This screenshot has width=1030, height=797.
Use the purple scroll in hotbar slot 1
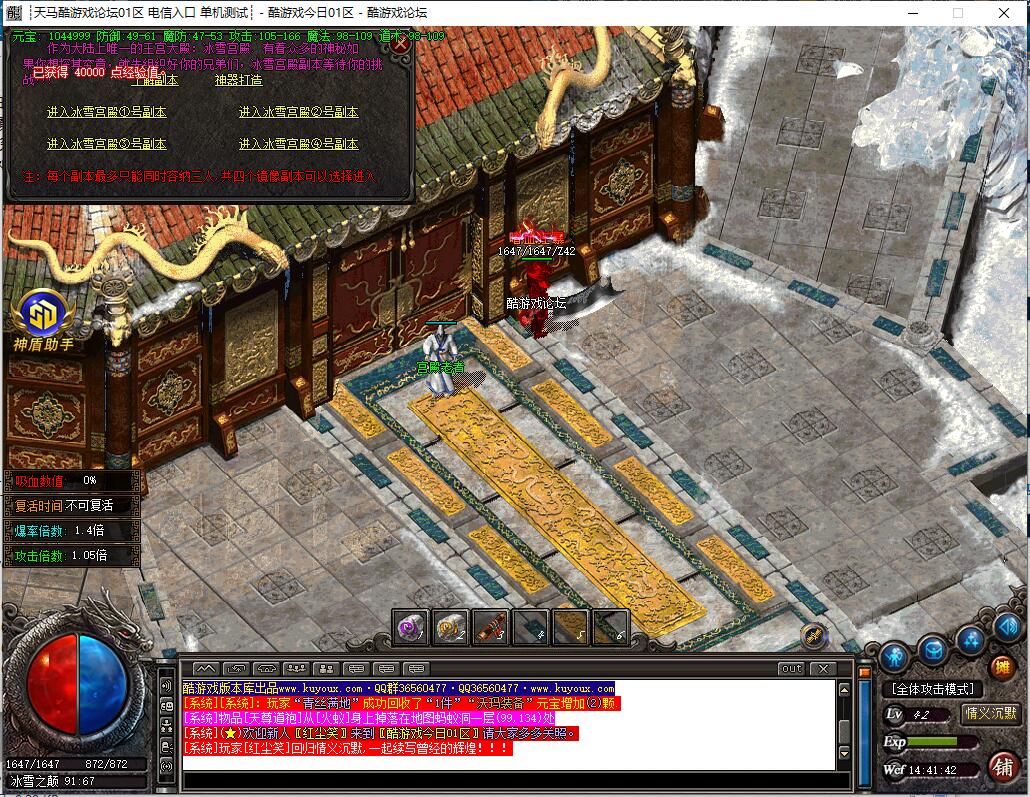[410, 627]
